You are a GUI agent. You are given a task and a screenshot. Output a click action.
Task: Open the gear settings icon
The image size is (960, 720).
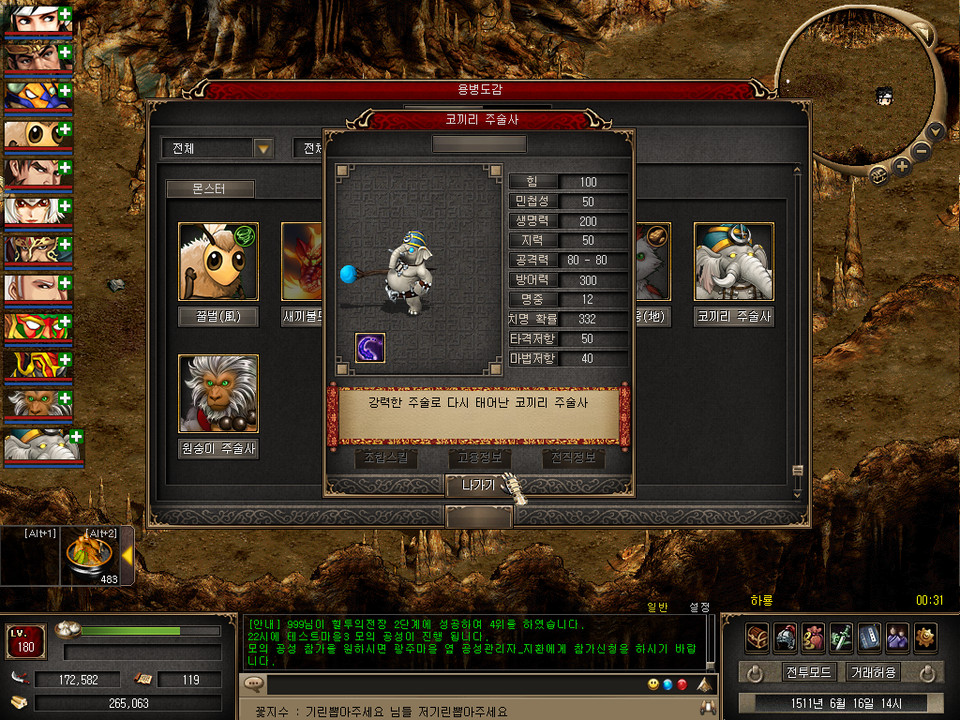[925, 636]
